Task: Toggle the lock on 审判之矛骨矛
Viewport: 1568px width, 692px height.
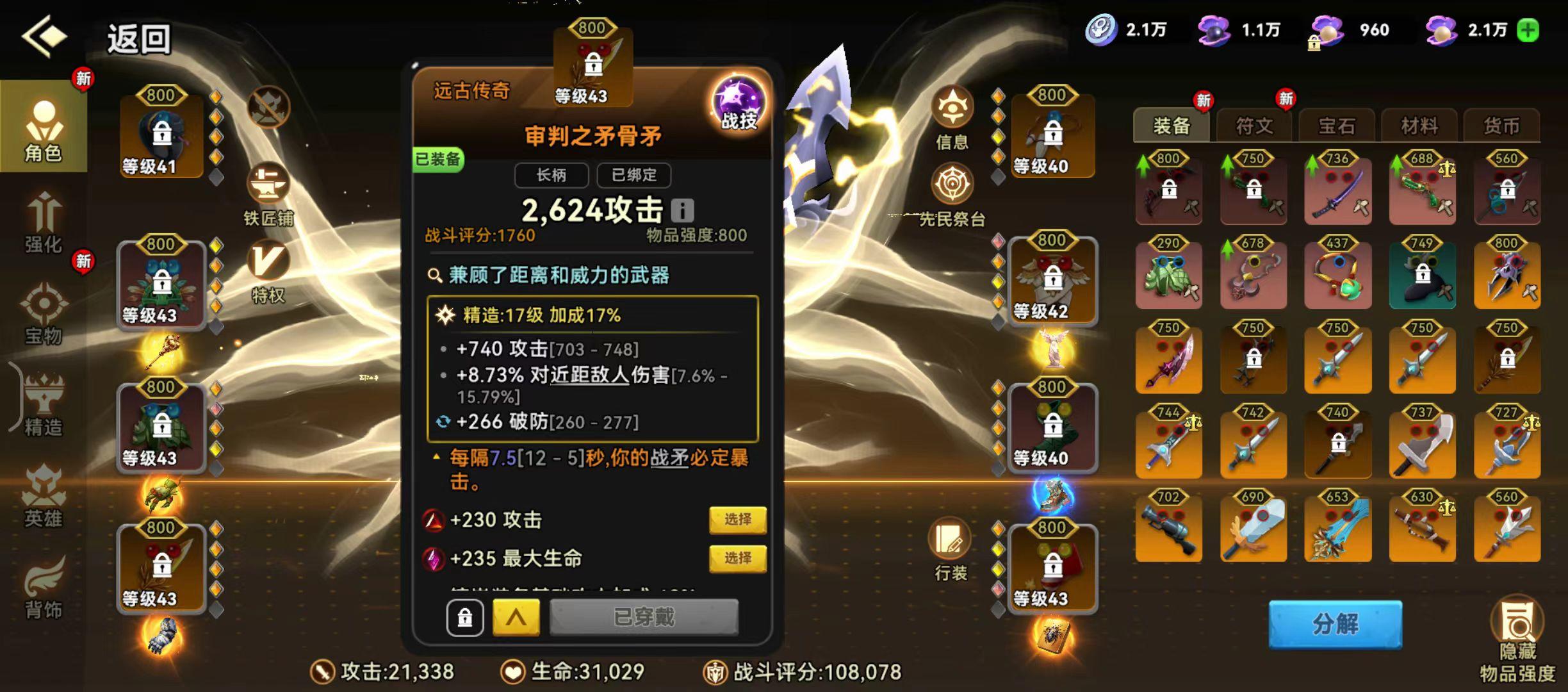Action: [466, 617]
